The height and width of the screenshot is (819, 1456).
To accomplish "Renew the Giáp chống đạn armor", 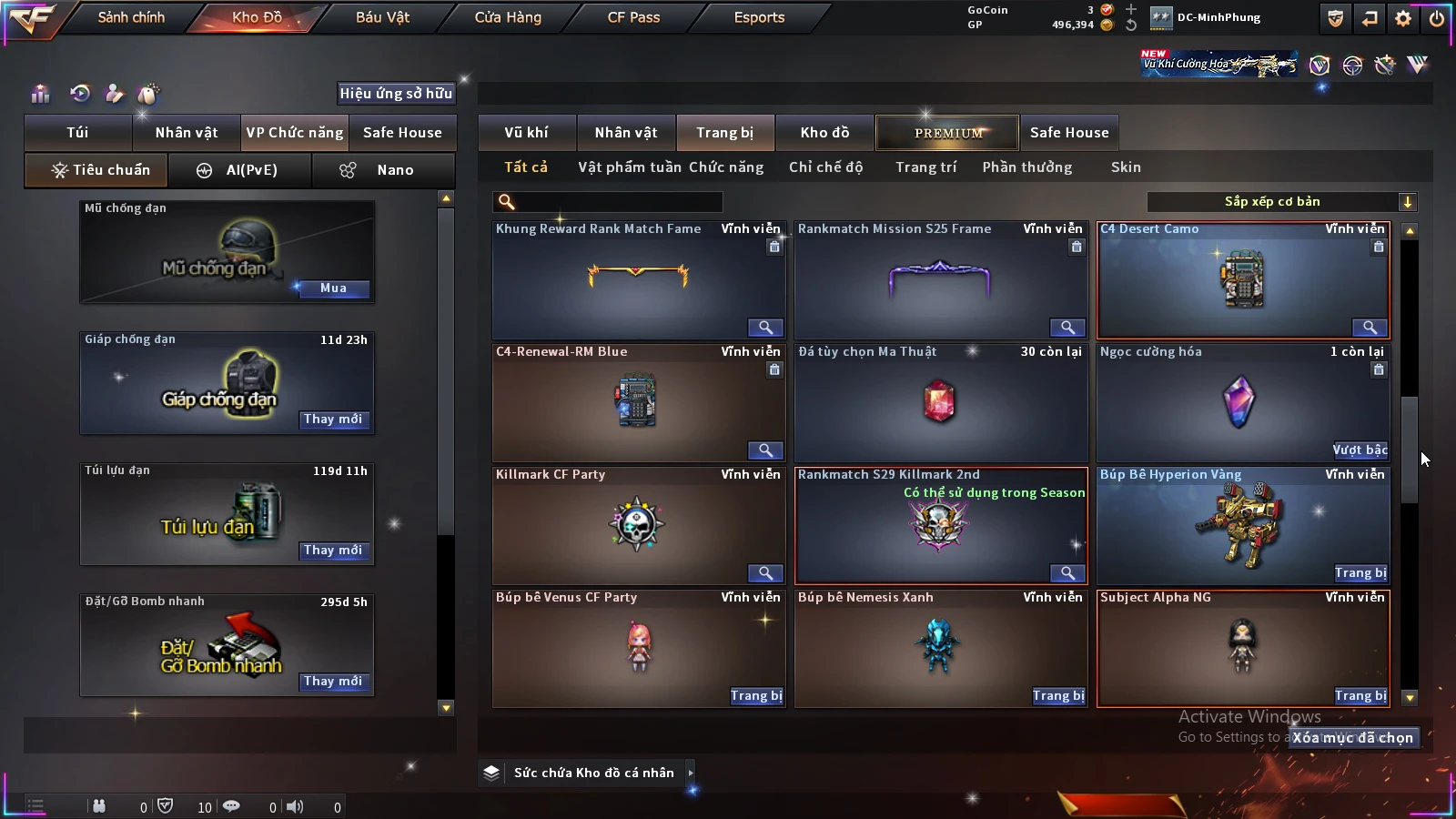I will pos(333,420).
